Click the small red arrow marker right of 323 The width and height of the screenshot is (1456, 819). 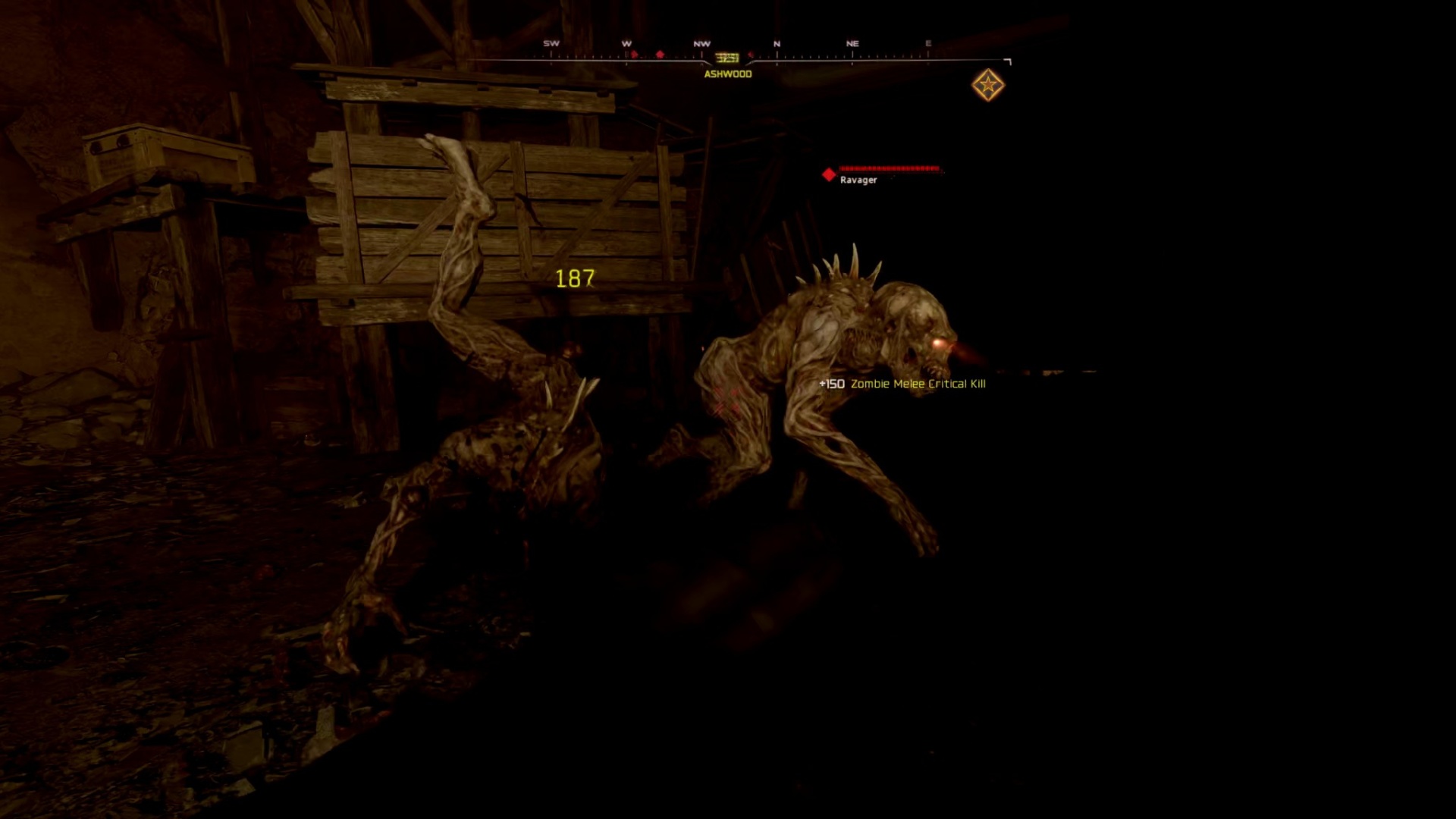pos(751,56)
